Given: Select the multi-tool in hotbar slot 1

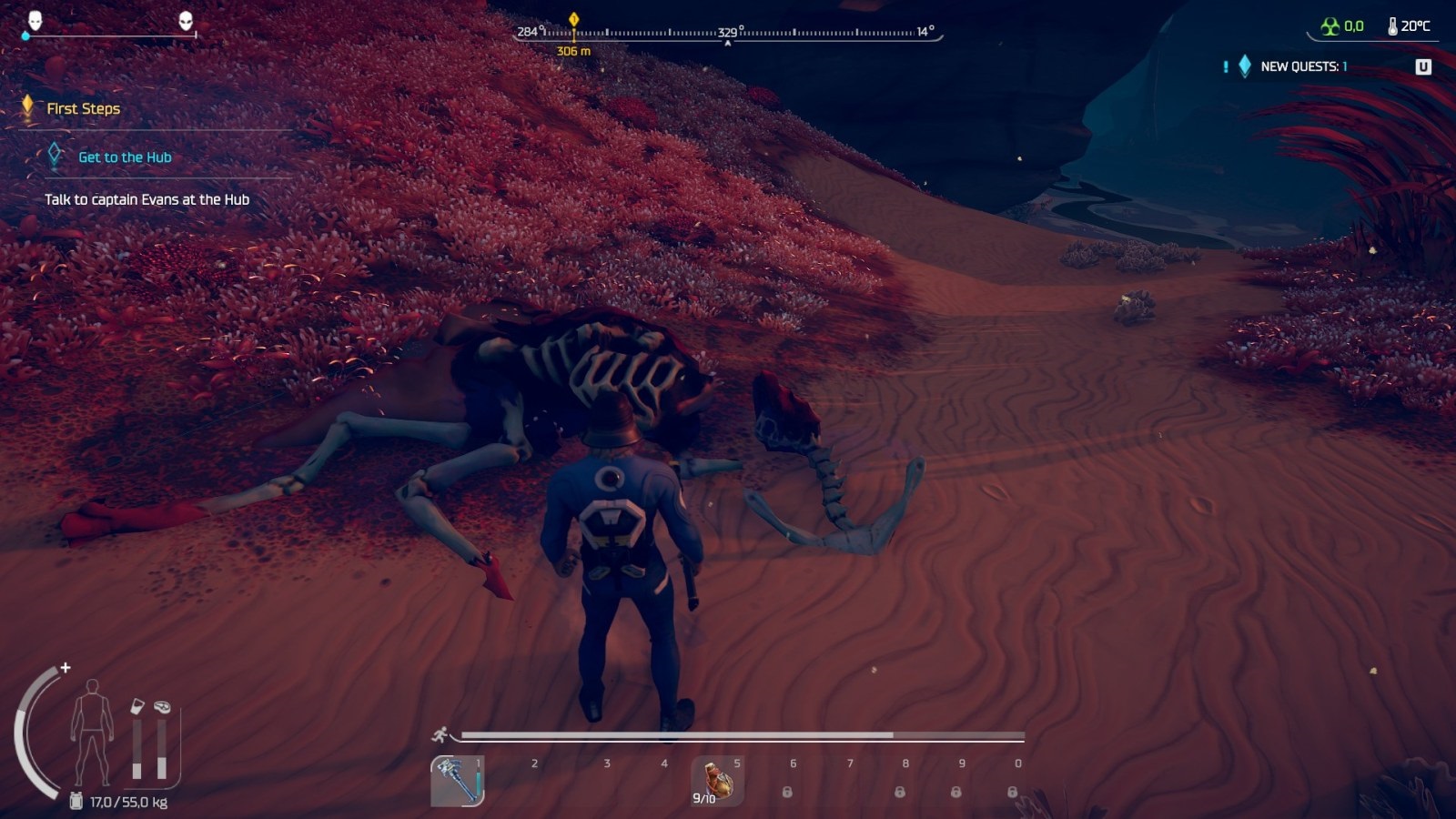Looking at the screenshot, I should (457, 781).
